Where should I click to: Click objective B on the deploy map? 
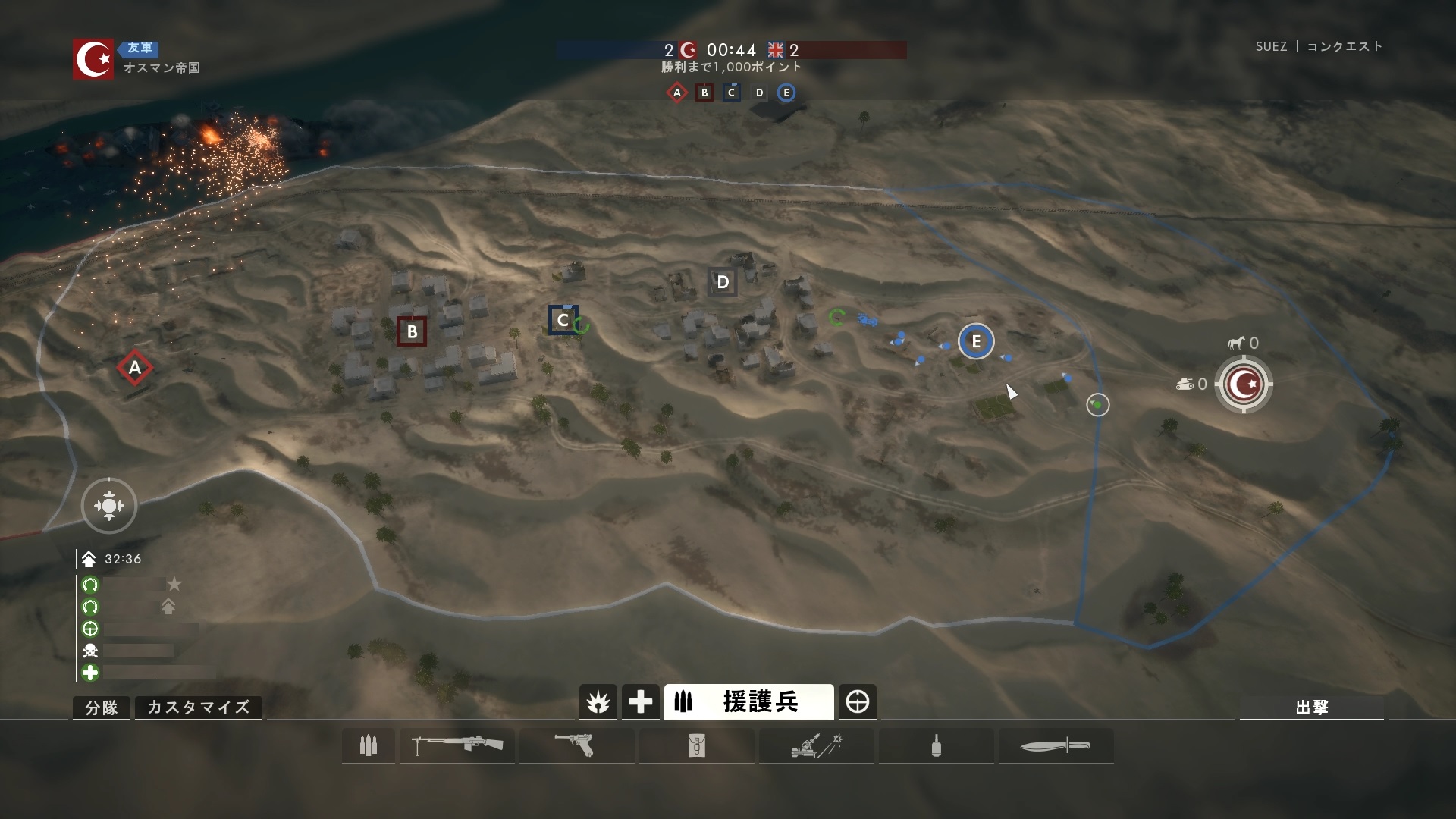[412, 331]
